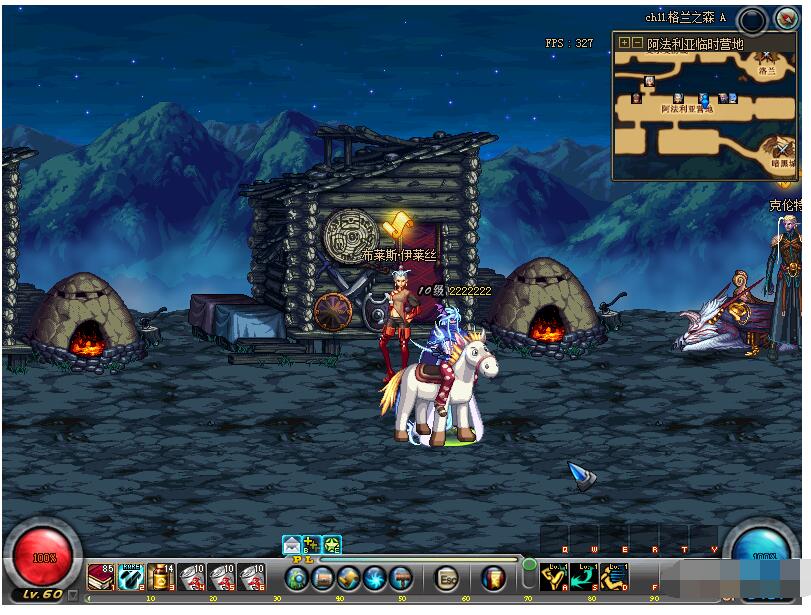Open the Esc system menu button
This screenshot has height=615, width=811.
(448, 578)
